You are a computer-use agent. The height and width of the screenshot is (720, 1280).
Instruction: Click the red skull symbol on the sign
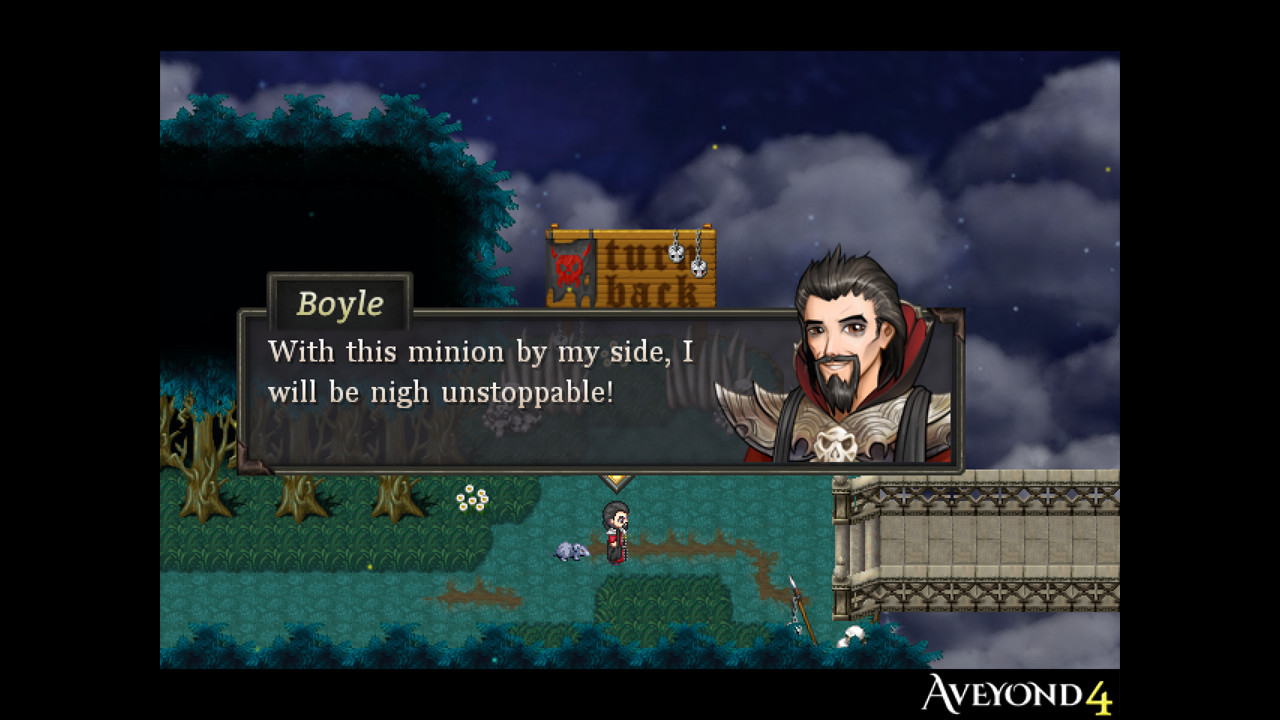click(570, 270)
